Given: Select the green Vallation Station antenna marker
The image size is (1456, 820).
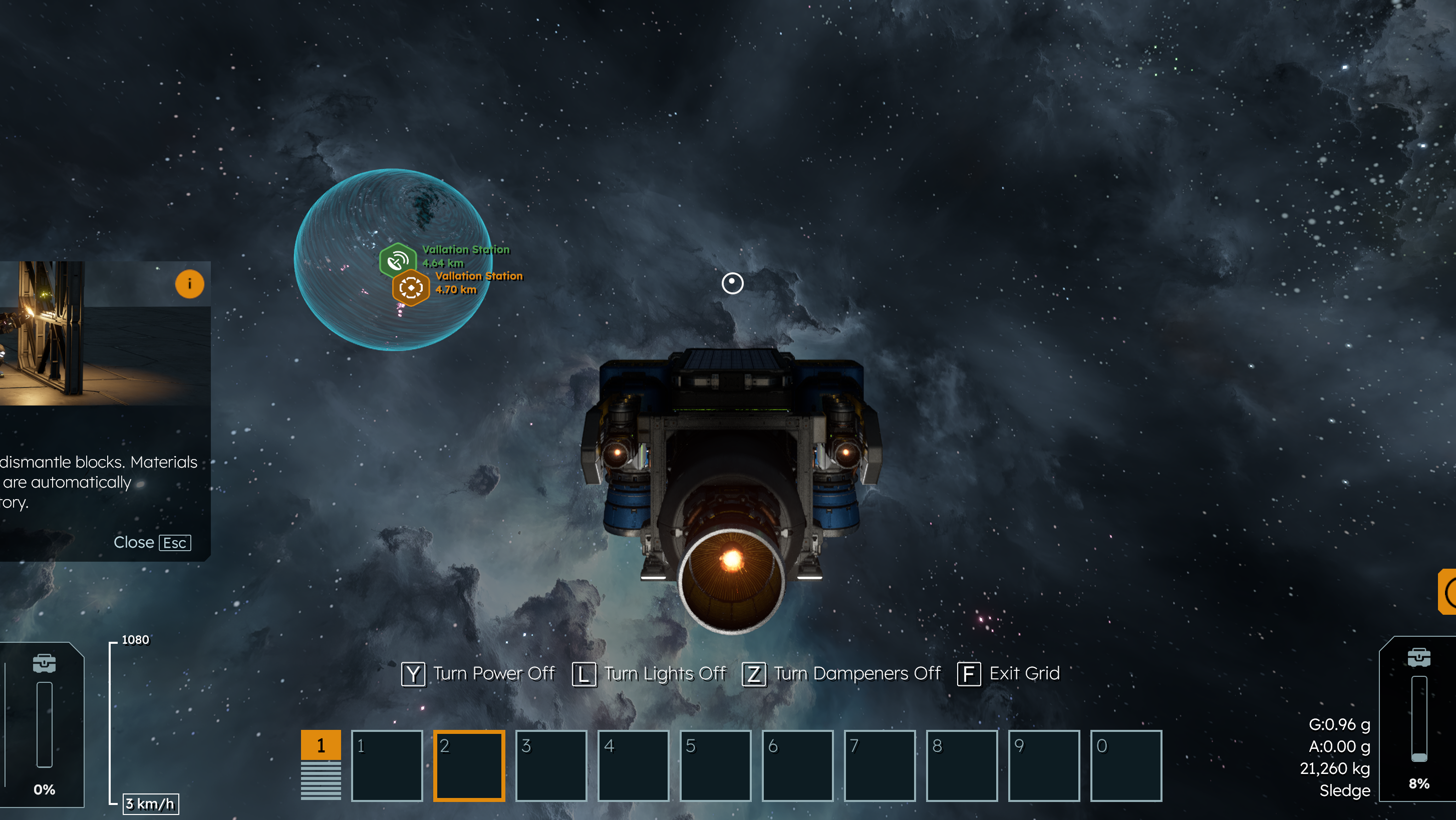Looking at the screenshot, I should click(398, 260).
